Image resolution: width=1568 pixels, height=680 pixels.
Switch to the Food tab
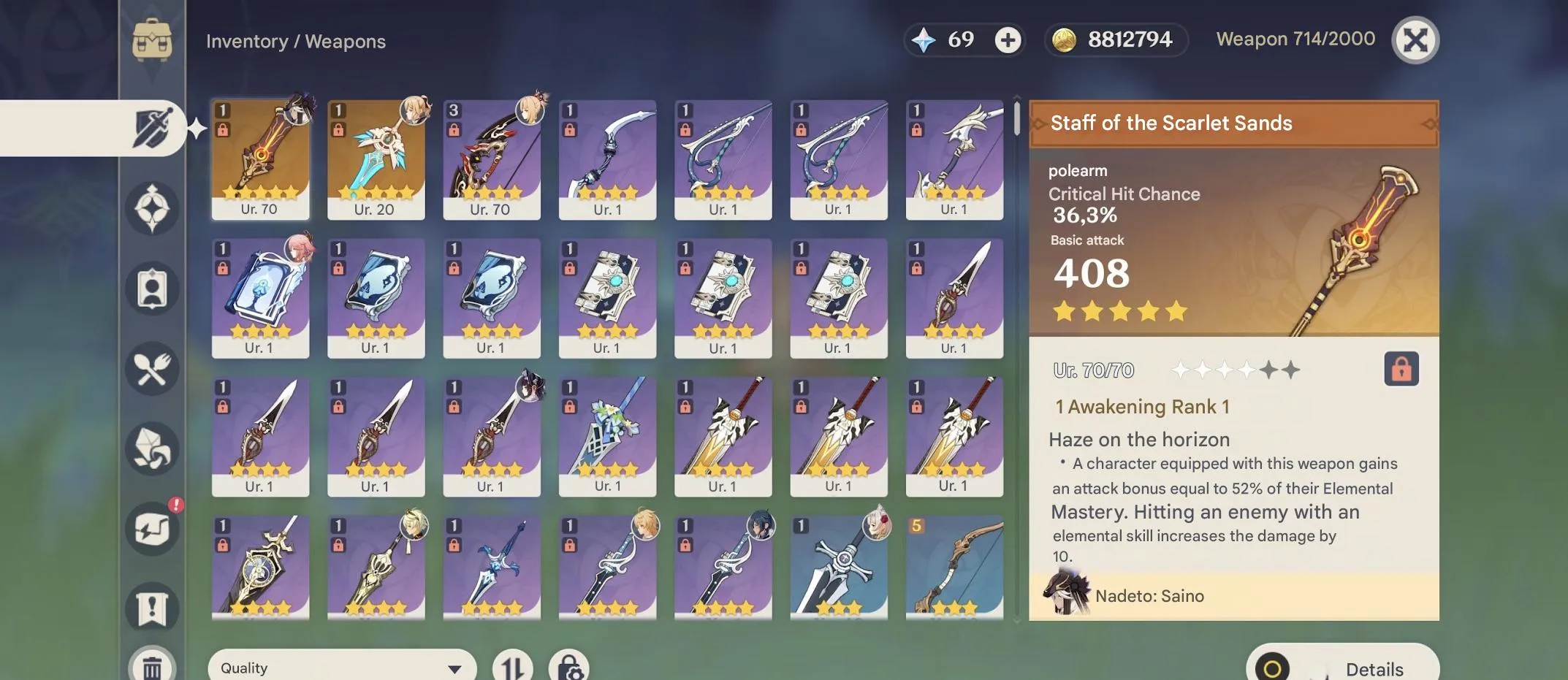click(152, 369)
